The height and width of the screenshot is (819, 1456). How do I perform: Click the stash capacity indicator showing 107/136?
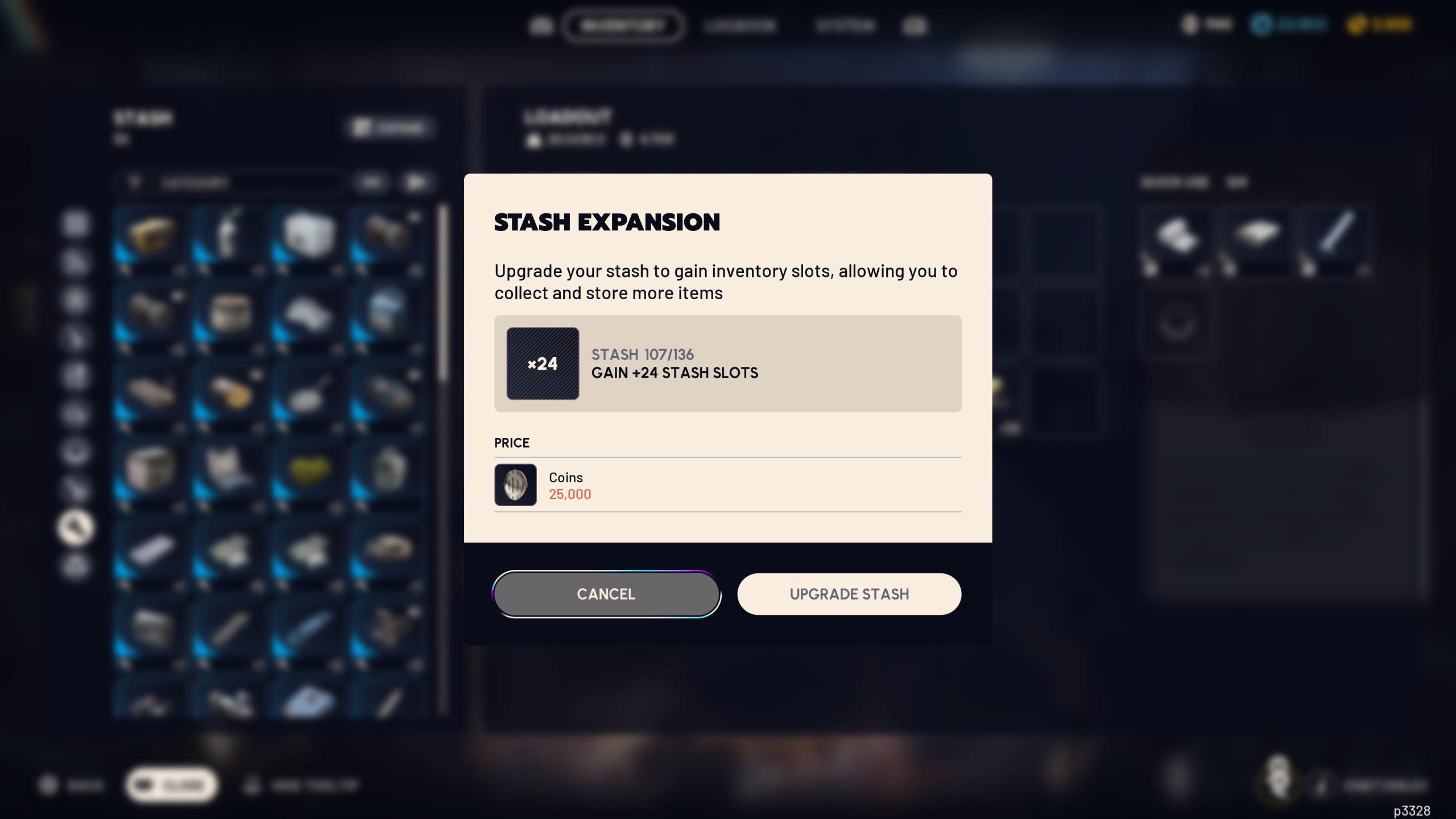(642, 354)
